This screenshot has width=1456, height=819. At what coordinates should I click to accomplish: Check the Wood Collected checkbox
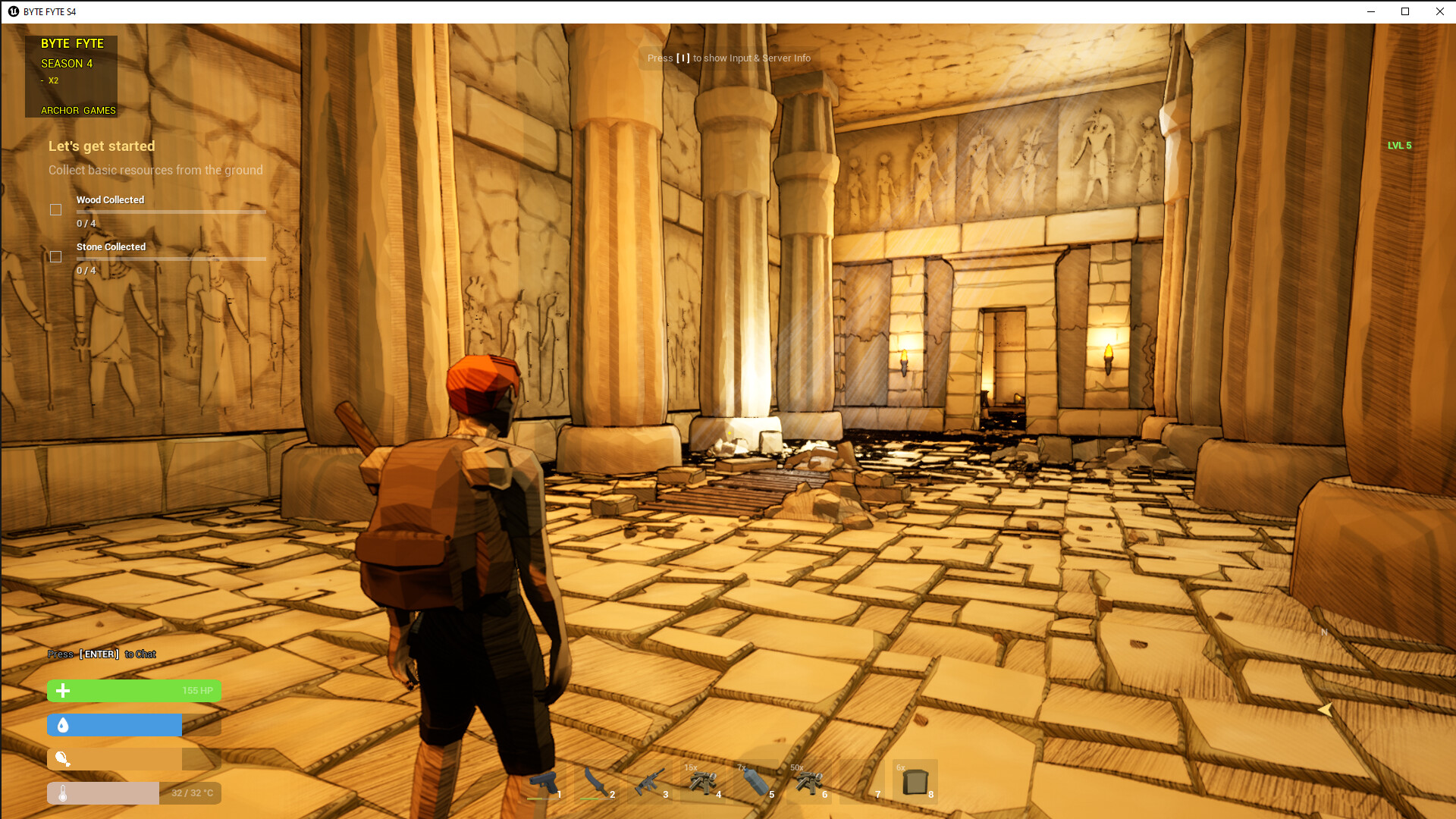pyautogui.click(x=55, y=209)
